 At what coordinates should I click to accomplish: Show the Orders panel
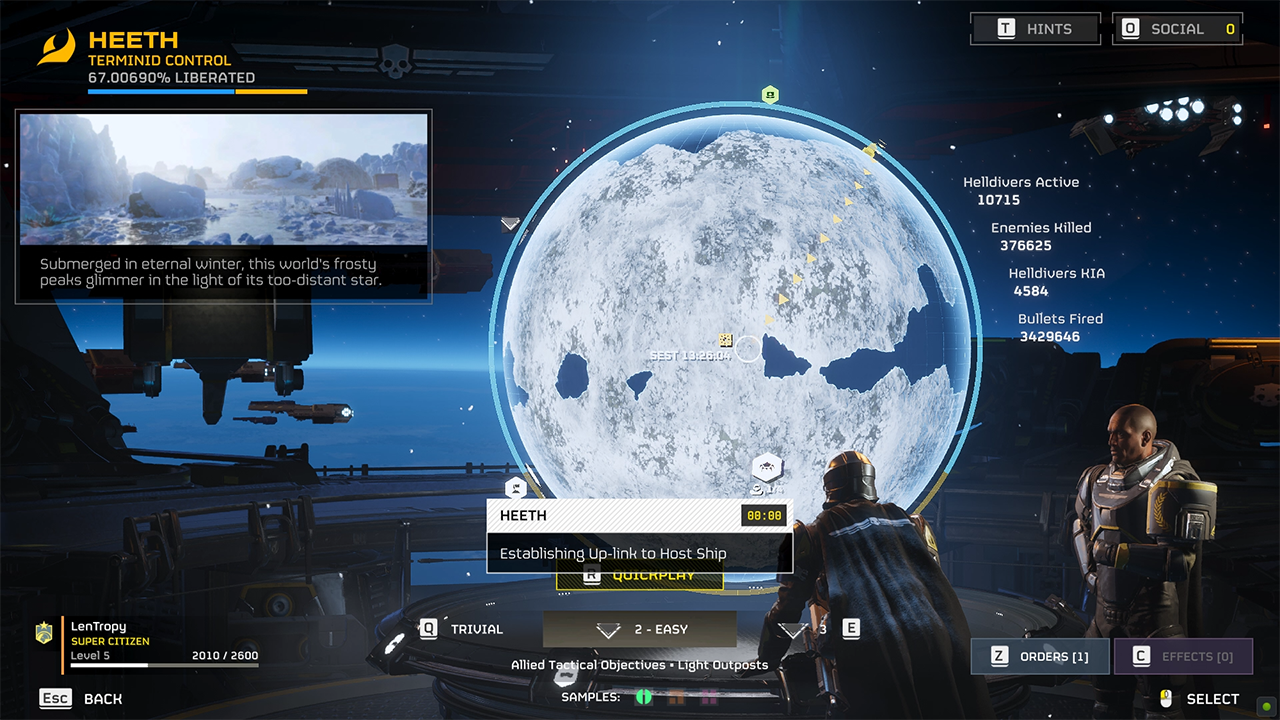tap(1039, 657)
